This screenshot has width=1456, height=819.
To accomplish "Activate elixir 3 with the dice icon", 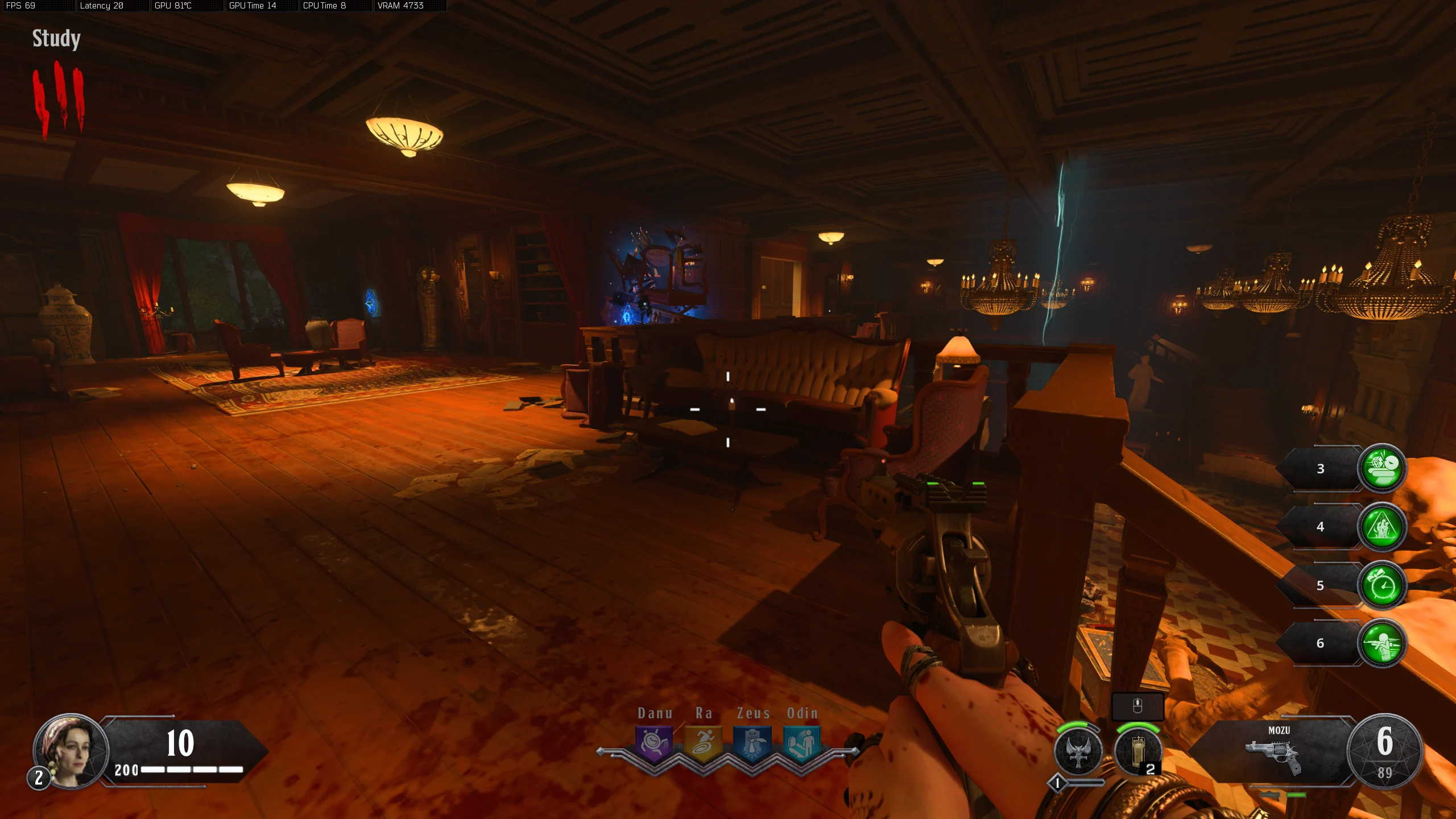I will pos(1382,468).
